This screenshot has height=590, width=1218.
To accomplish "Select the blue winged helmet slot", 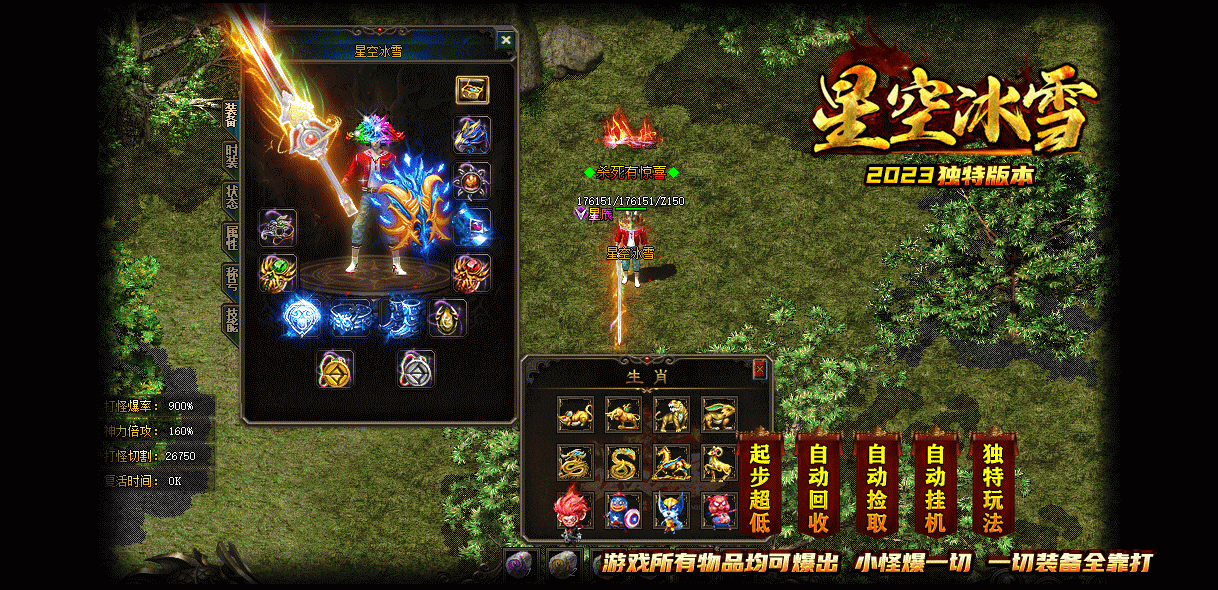I will click(x=472, y=134).
